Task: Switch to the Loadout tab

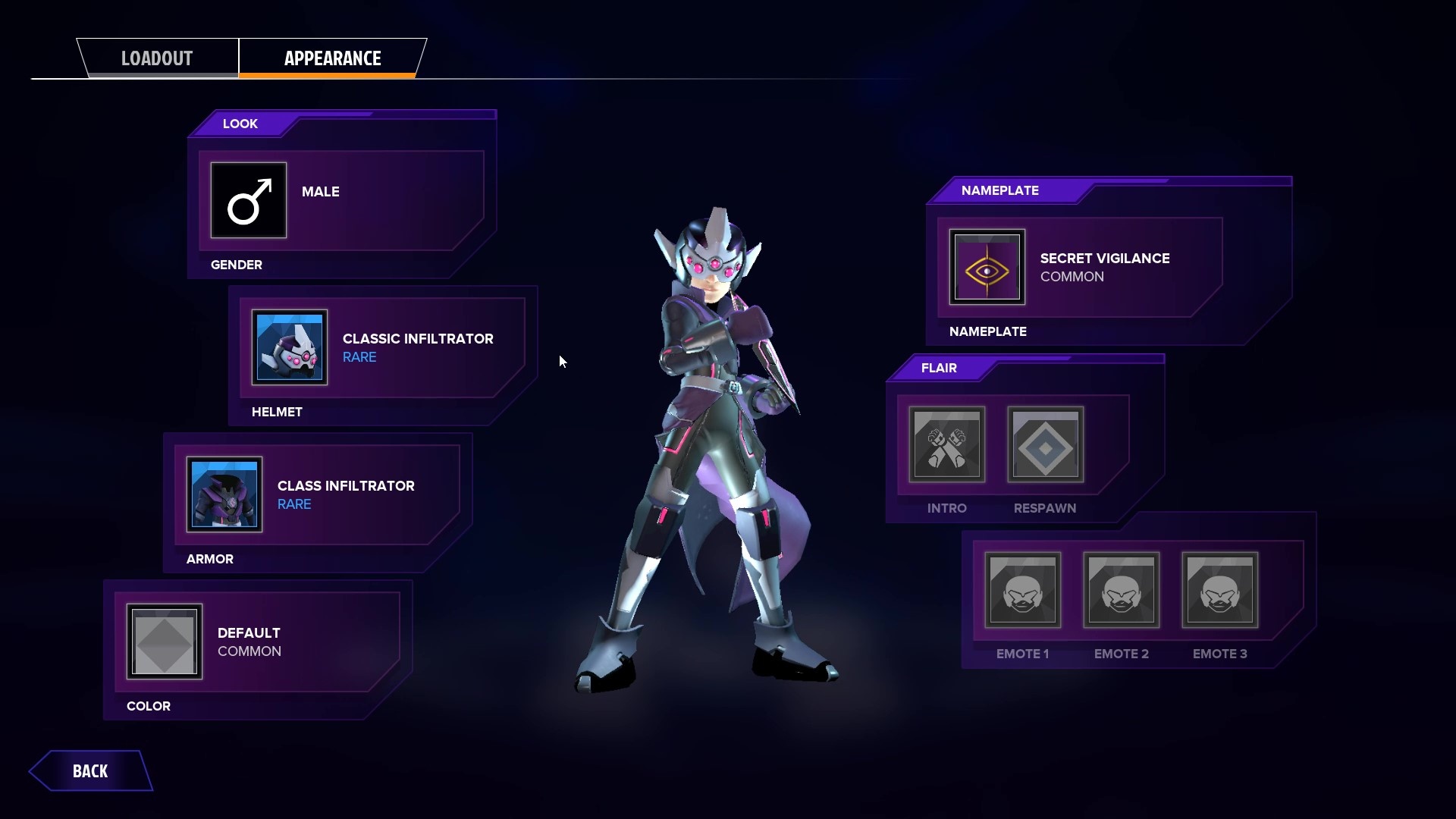Action: tap(157, 58)
